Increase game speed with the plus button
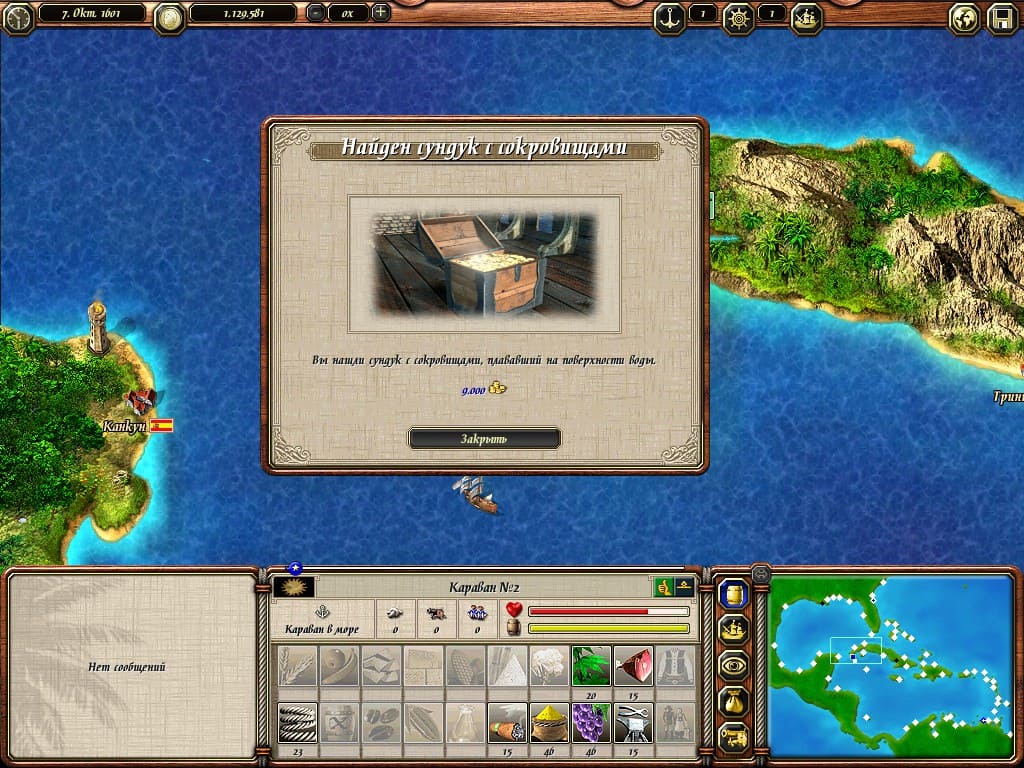This screenshot has width=1024, height=768. pyautogui.click(x=380, y=13)
